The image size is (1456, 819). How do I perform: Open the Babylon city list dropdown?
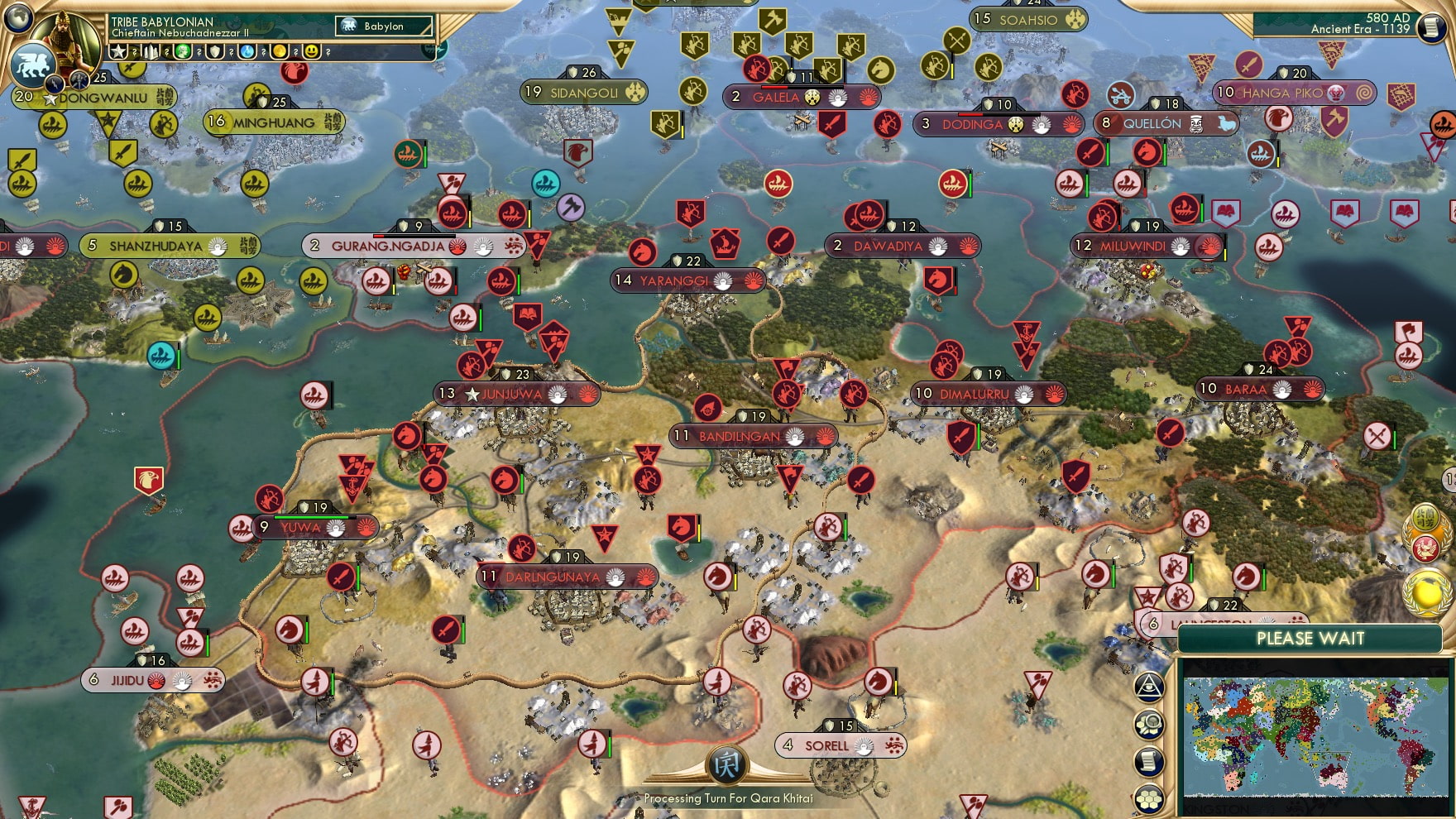[x=383, y=26]
